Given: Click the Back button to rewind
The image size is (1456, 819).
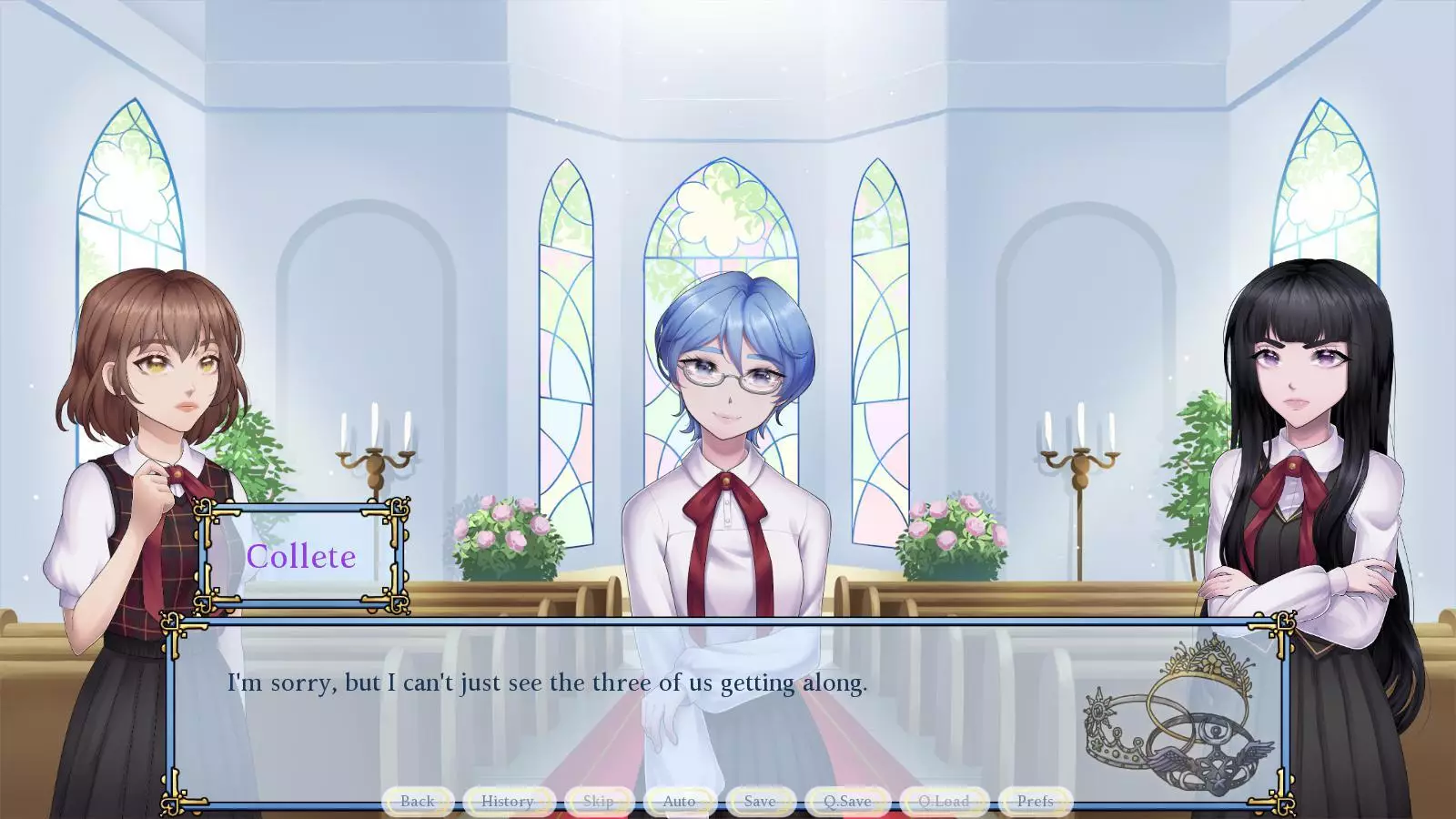Looking at the screenshot, I should point(418,802).
